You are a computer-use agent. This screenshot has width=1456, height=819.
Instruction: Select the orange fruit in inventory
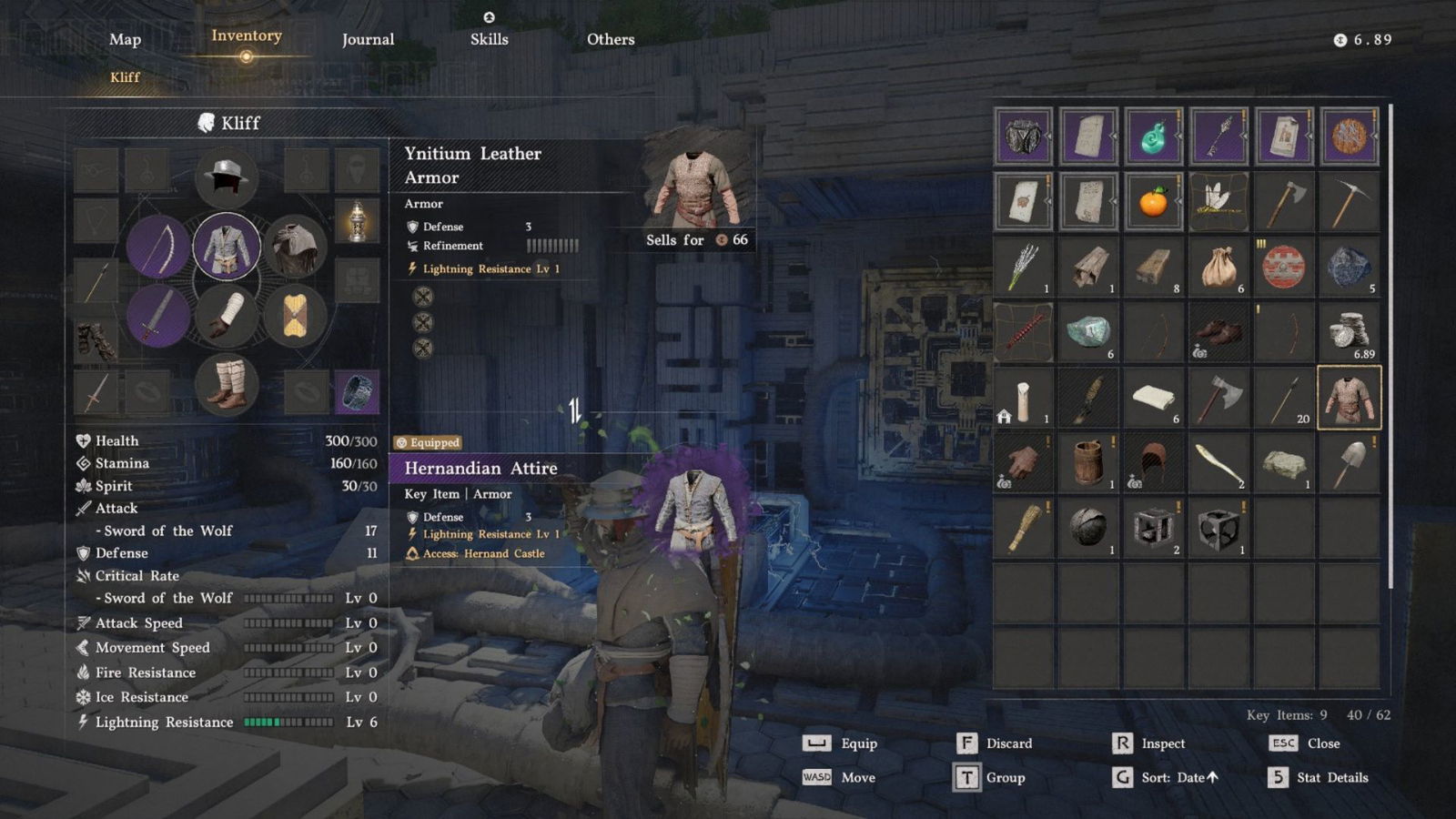(1153, 201)
